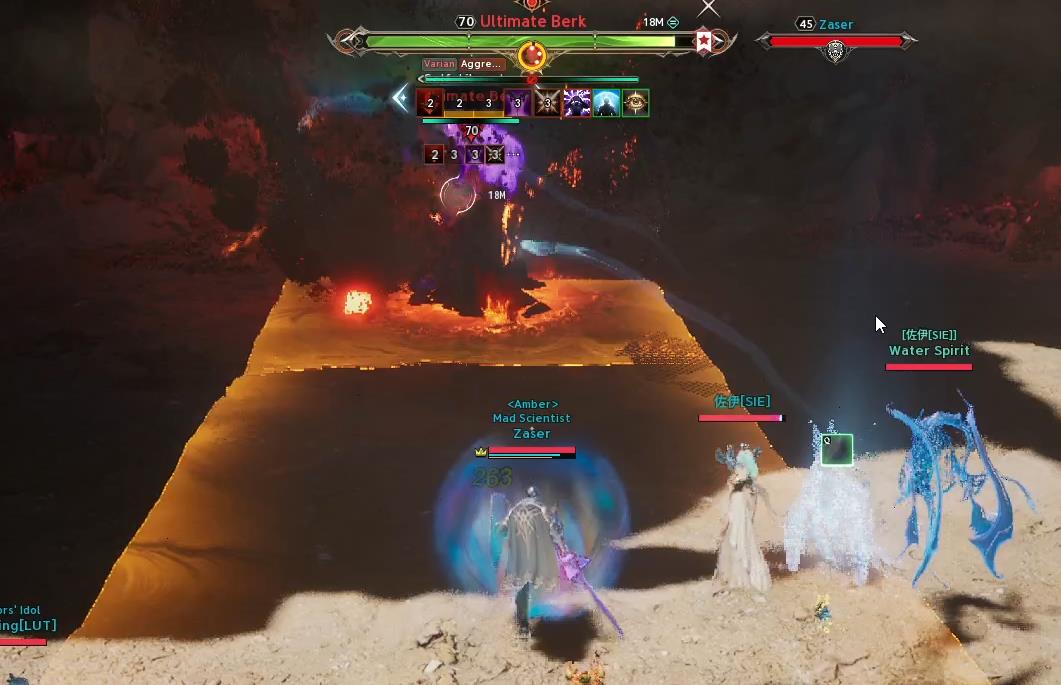Select the 佐伊[SIE] player nameplate
Screen dimensions: 1061x685
coord(741,403)
